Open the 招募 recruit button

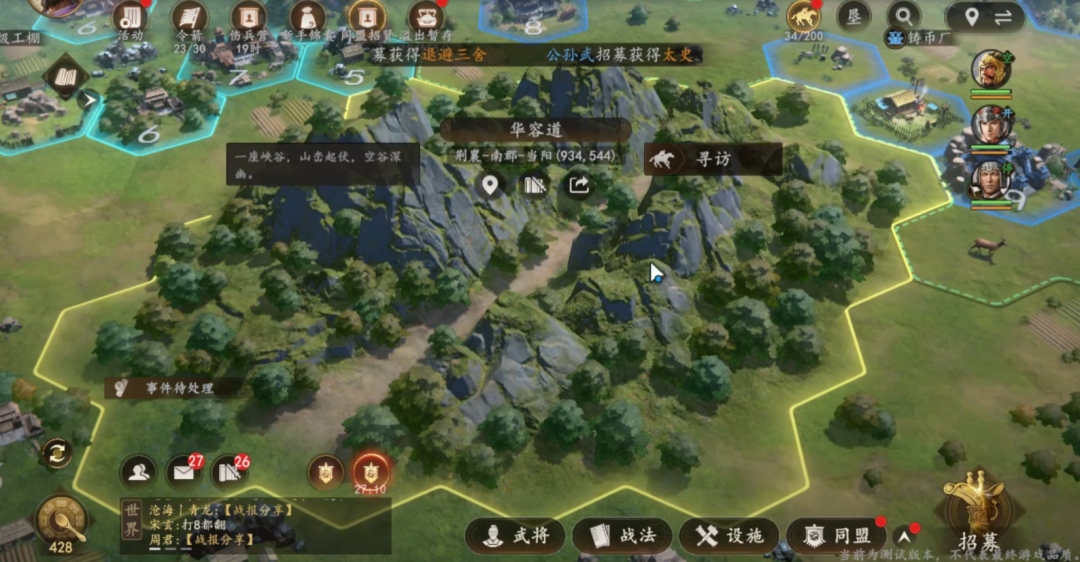[x=975, y=510]
